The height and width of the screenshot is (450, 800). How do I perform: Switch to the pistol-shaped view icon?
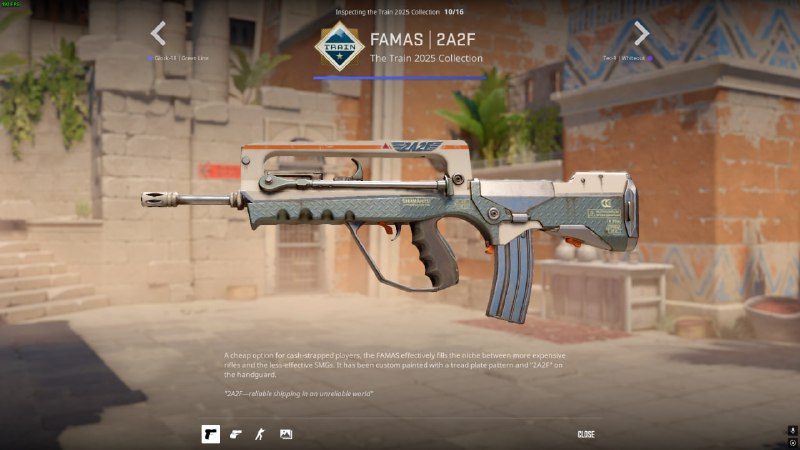click(x=236, y=434)
